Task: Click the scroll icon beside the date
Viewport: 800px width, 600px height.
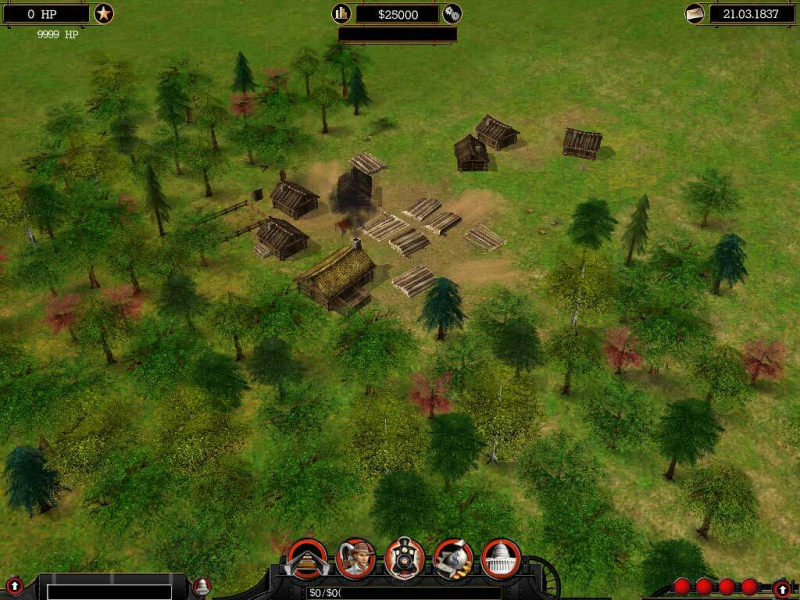Action: tap(694, 14)
